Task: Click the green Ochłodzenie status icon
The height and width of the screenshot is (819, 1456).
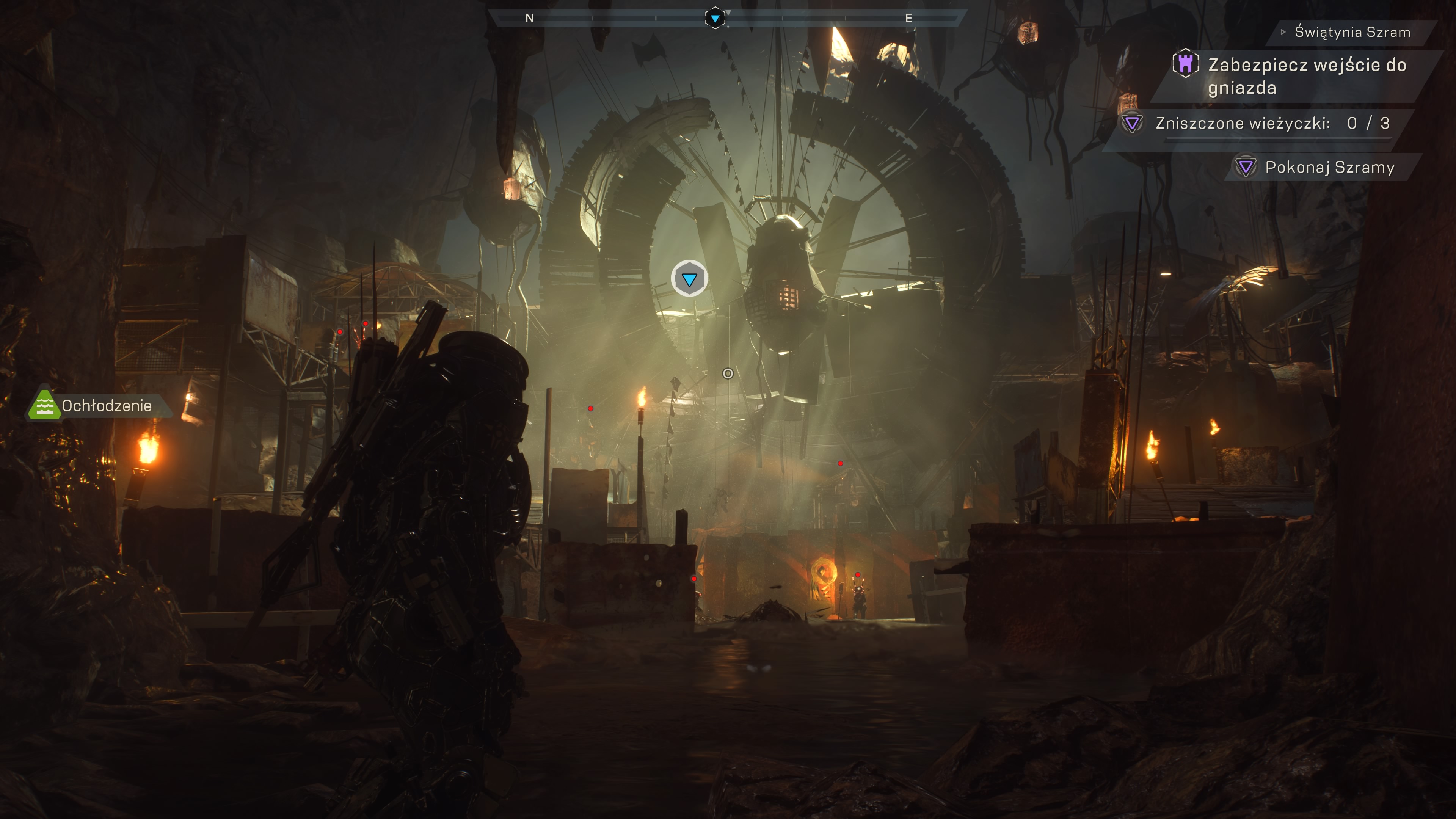Action: 44,405
